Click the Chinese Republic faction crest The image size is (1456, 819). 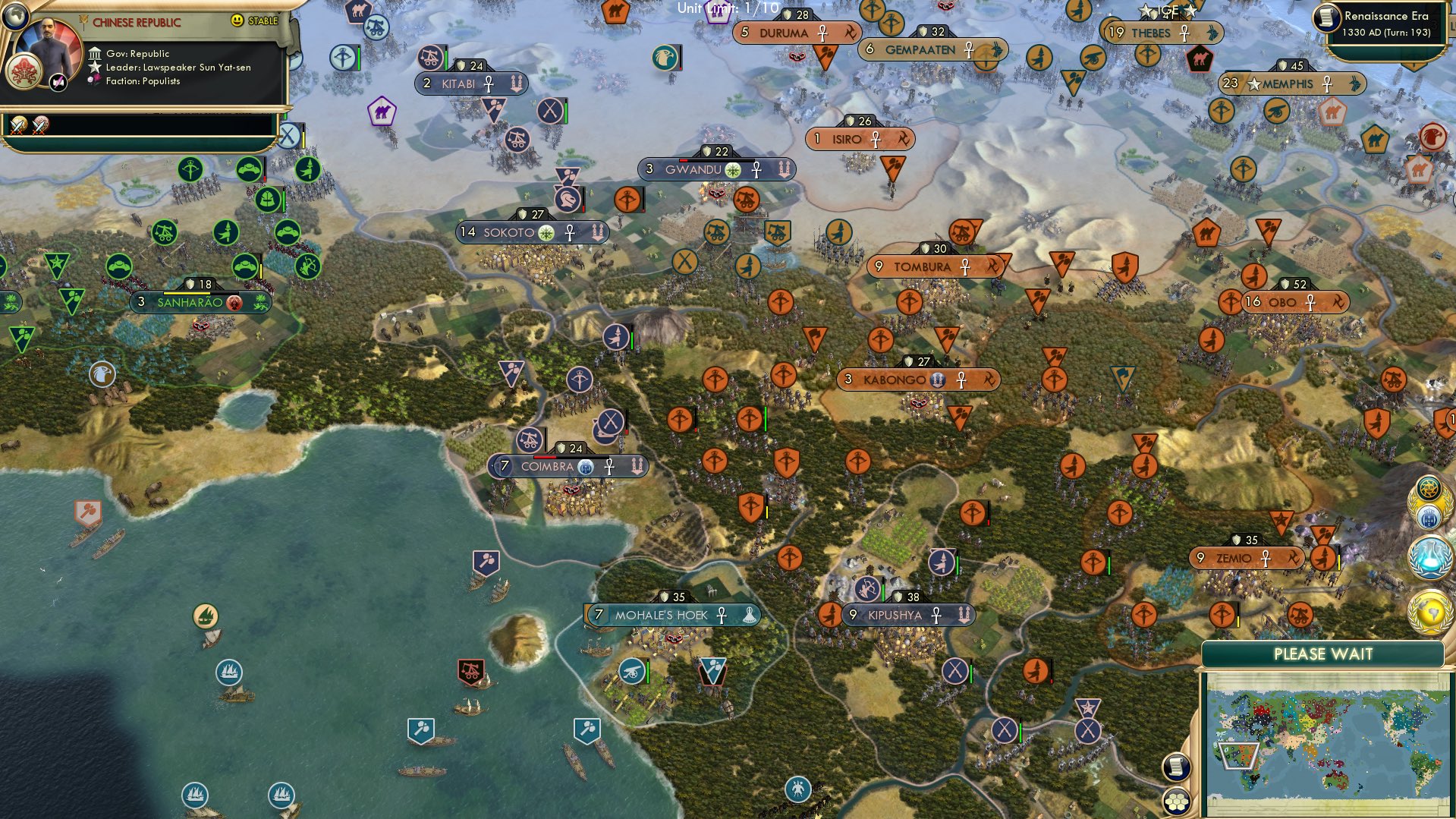coord(24,68)
